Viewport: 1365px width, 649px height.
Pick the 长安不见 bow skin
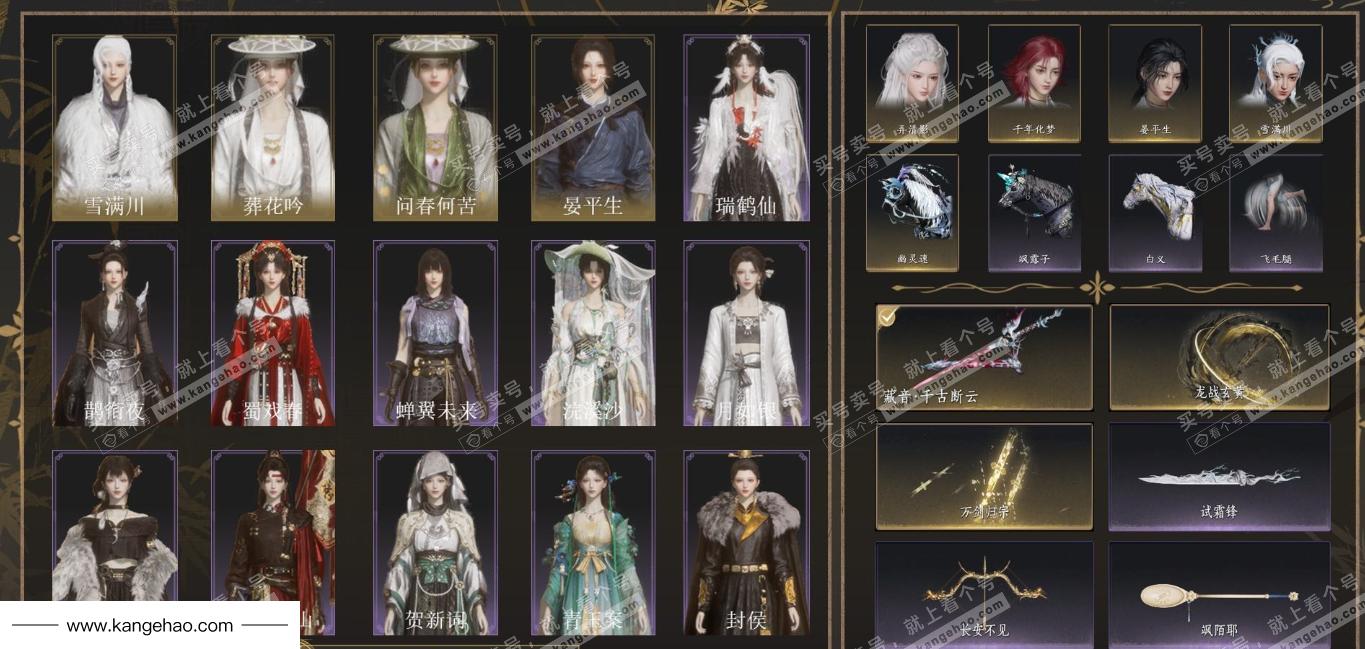(984, 594)
